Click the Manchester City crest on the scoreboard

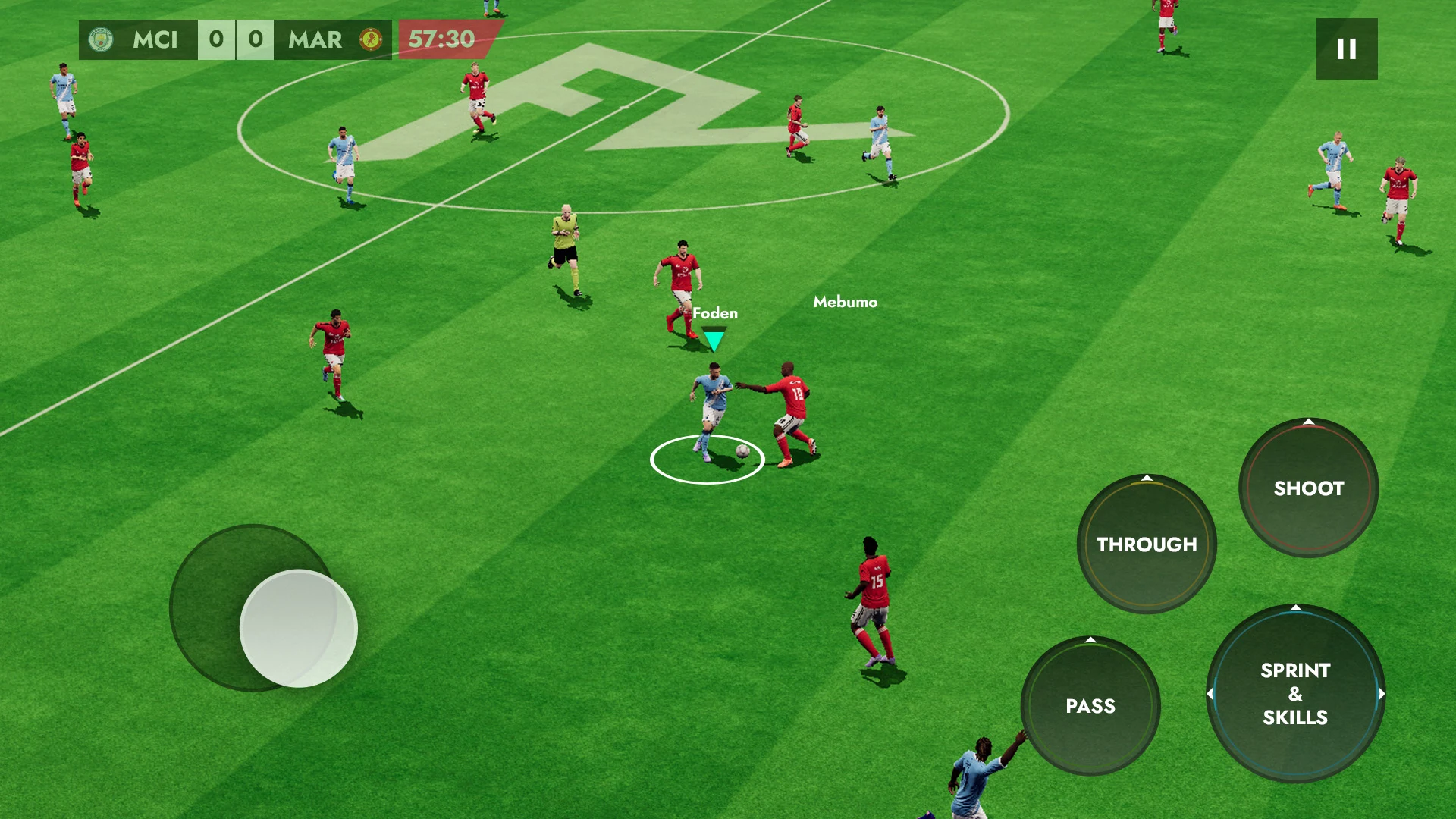(x=101, y=40)
